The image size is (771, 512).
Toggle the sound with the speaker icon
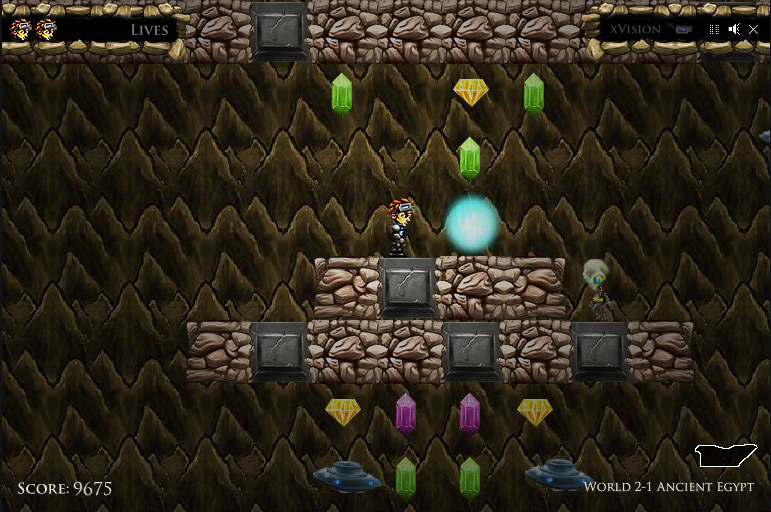point(734,29)
